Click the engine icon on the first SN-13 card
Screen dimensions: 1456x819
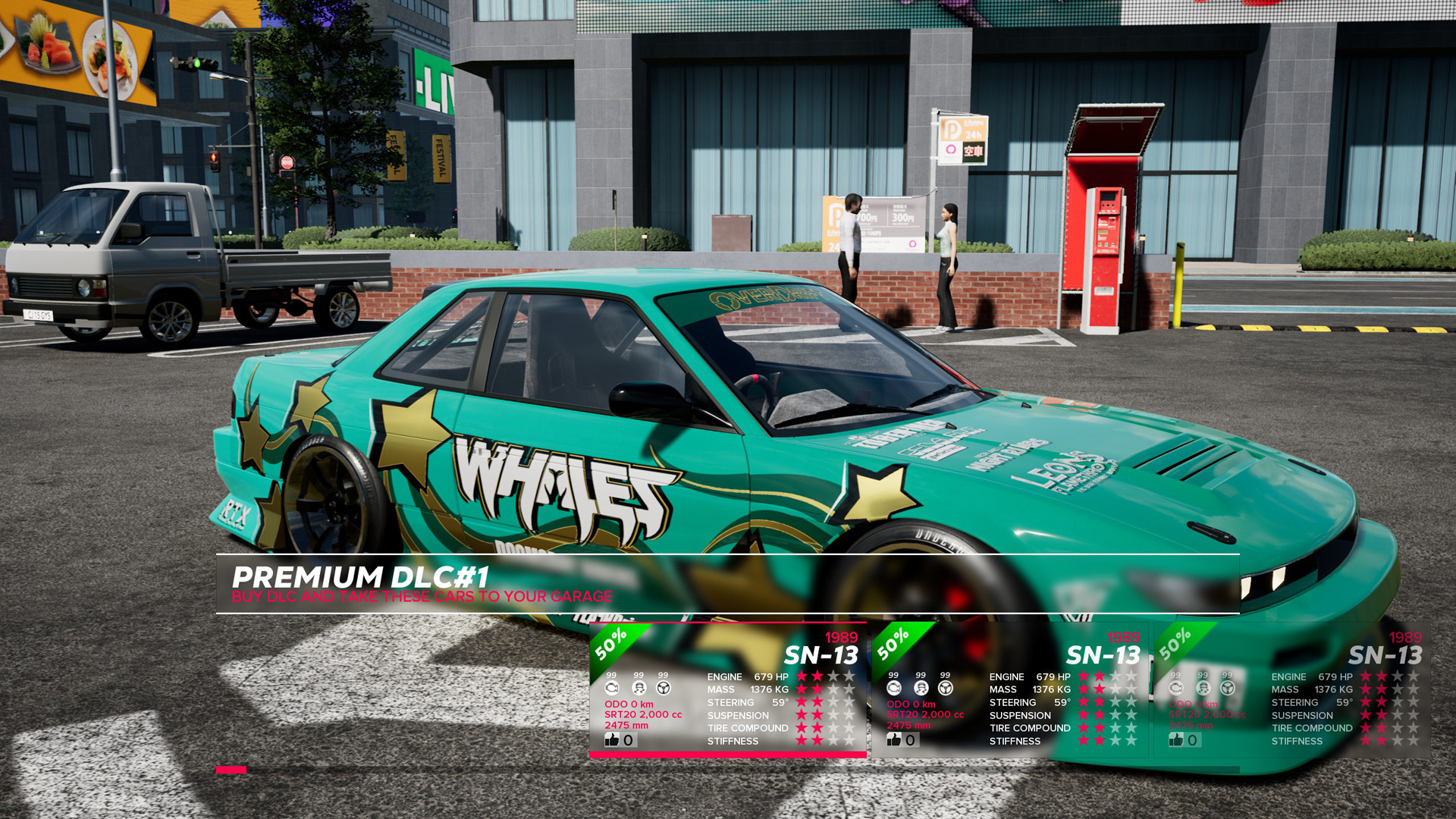613,688
